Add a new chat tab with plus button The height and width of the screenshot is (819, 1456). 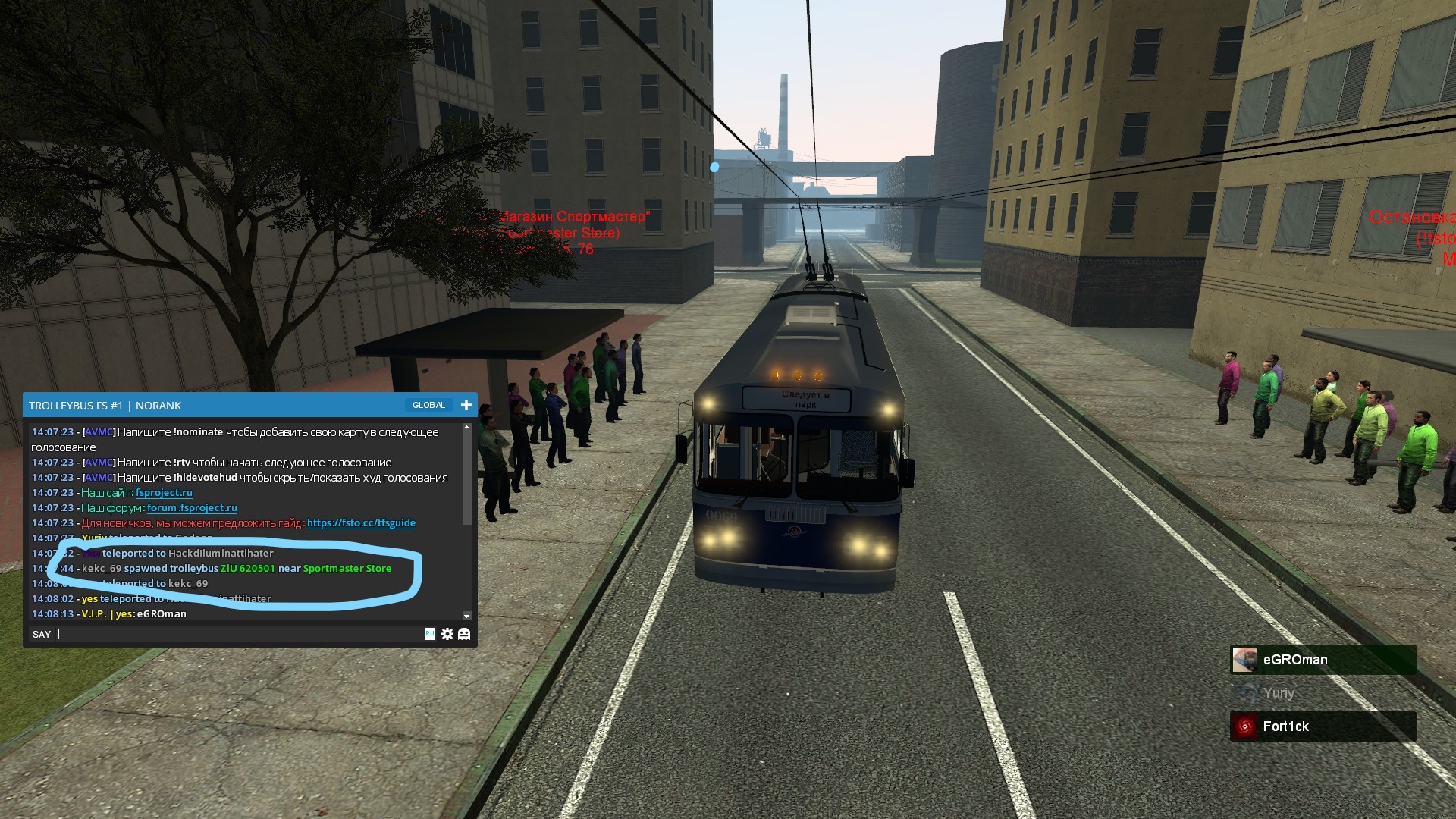click(466, 405)
